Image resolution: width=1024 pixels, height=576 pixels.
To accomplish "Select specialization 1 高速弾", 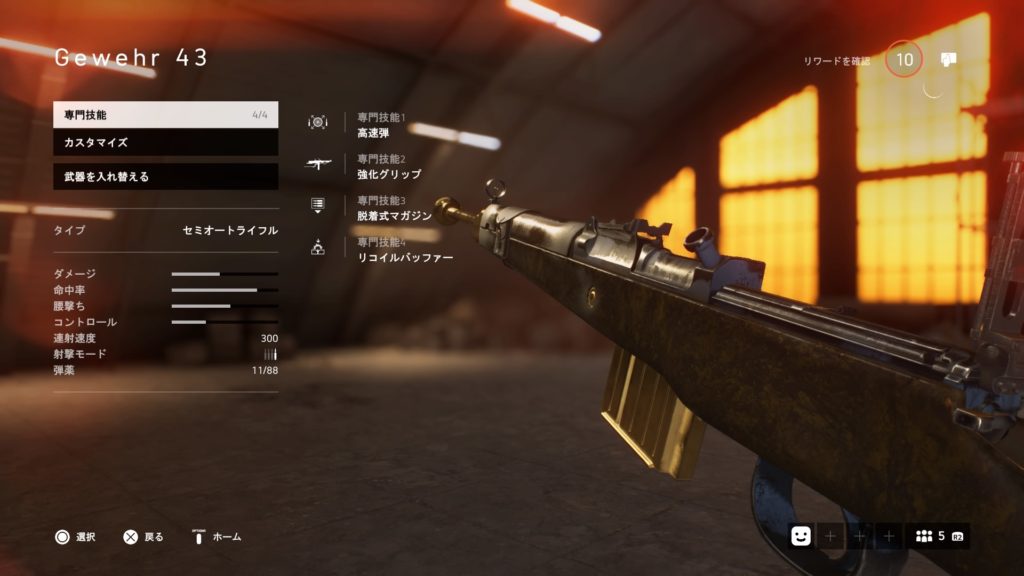I will [x=374, y=125].
